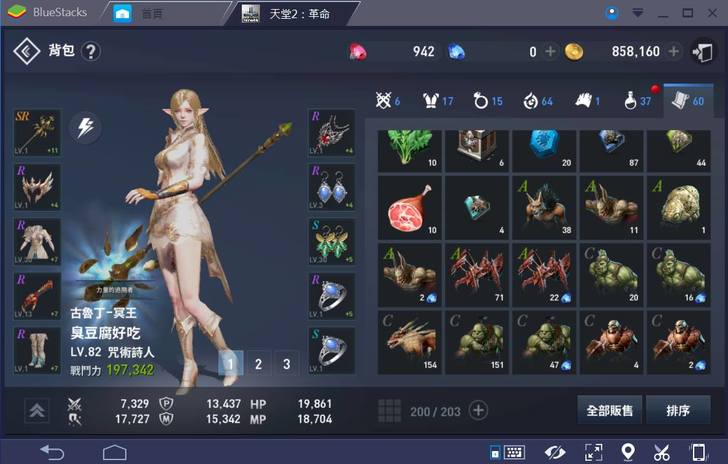Image resolution: width=728 pixels, height=464 pixels.
Task: Switch to the potion consumables tab
Action: pos(636,100)
